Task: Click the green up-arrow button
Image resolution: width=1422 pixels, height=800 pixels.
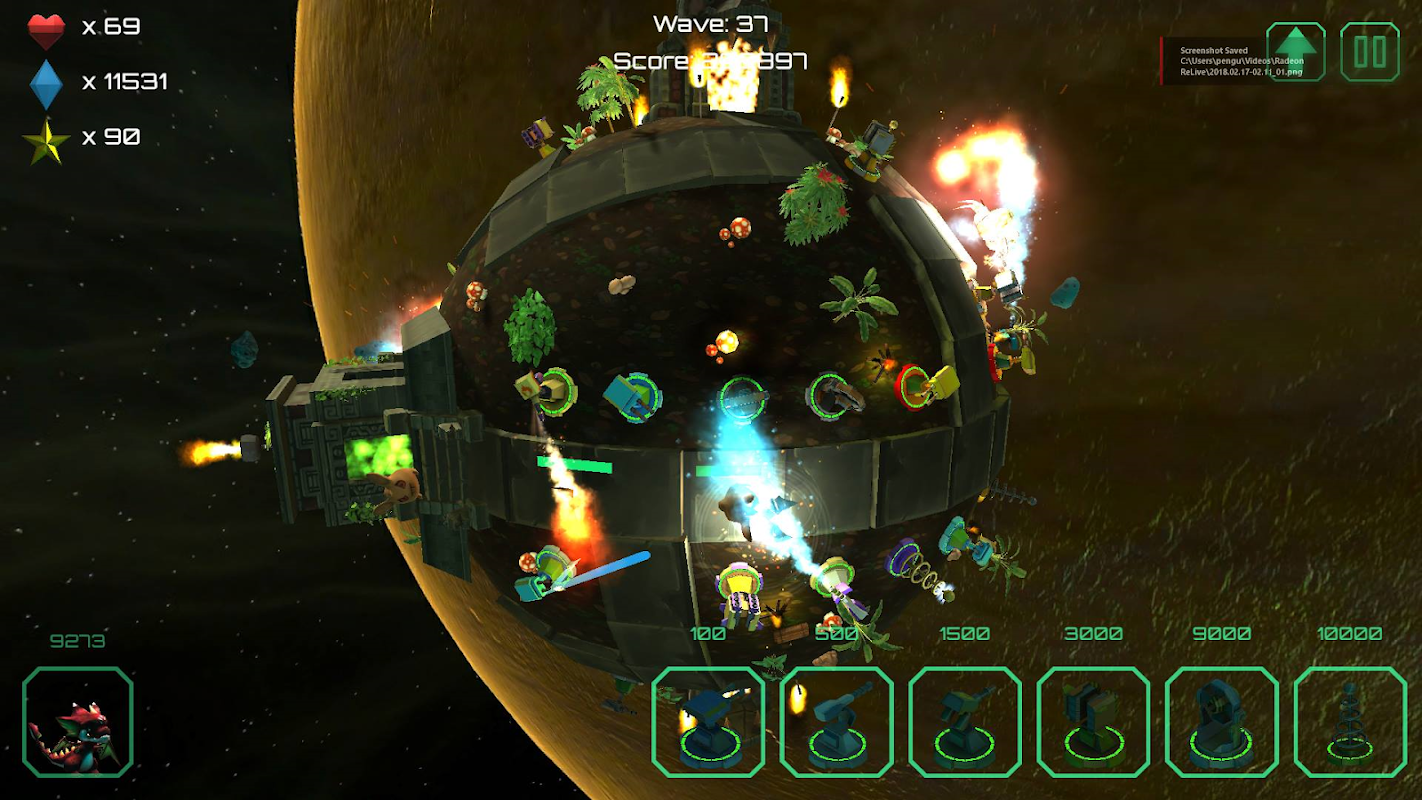Action: pyautogui.click(x=1296, y=52)
